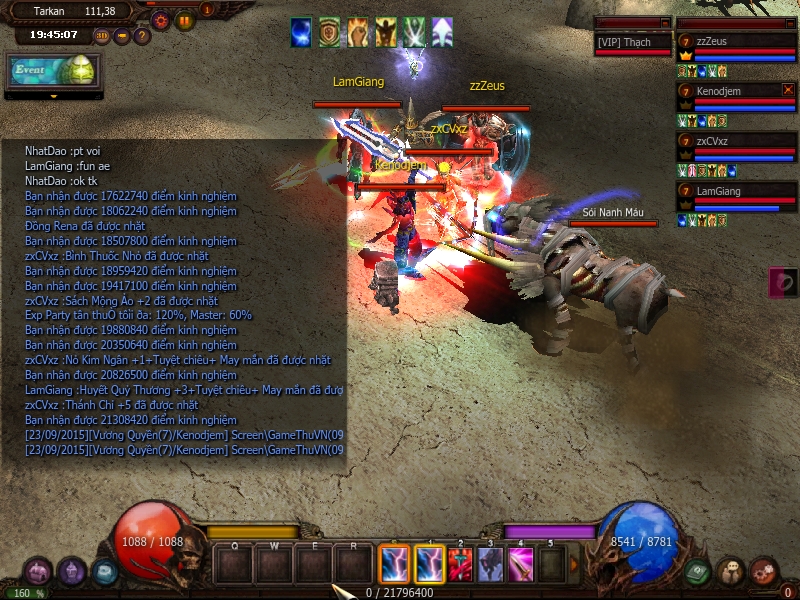Click the orange gear settings icon
The width and height of the screenshot is (800, 600).
tap(160, 19)
